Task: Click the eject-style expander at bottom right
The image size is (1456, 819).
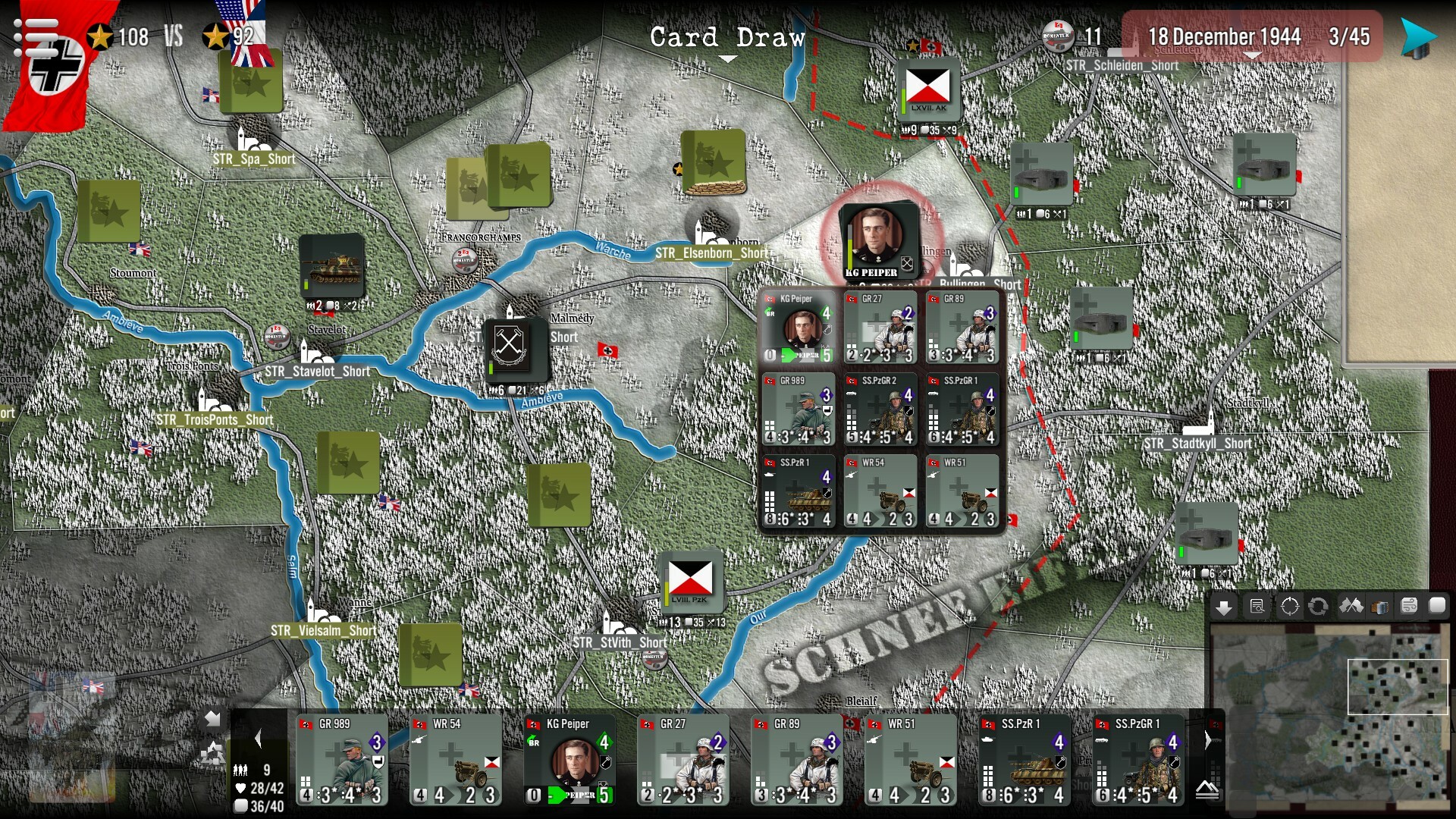Action: coord(1207,792)
